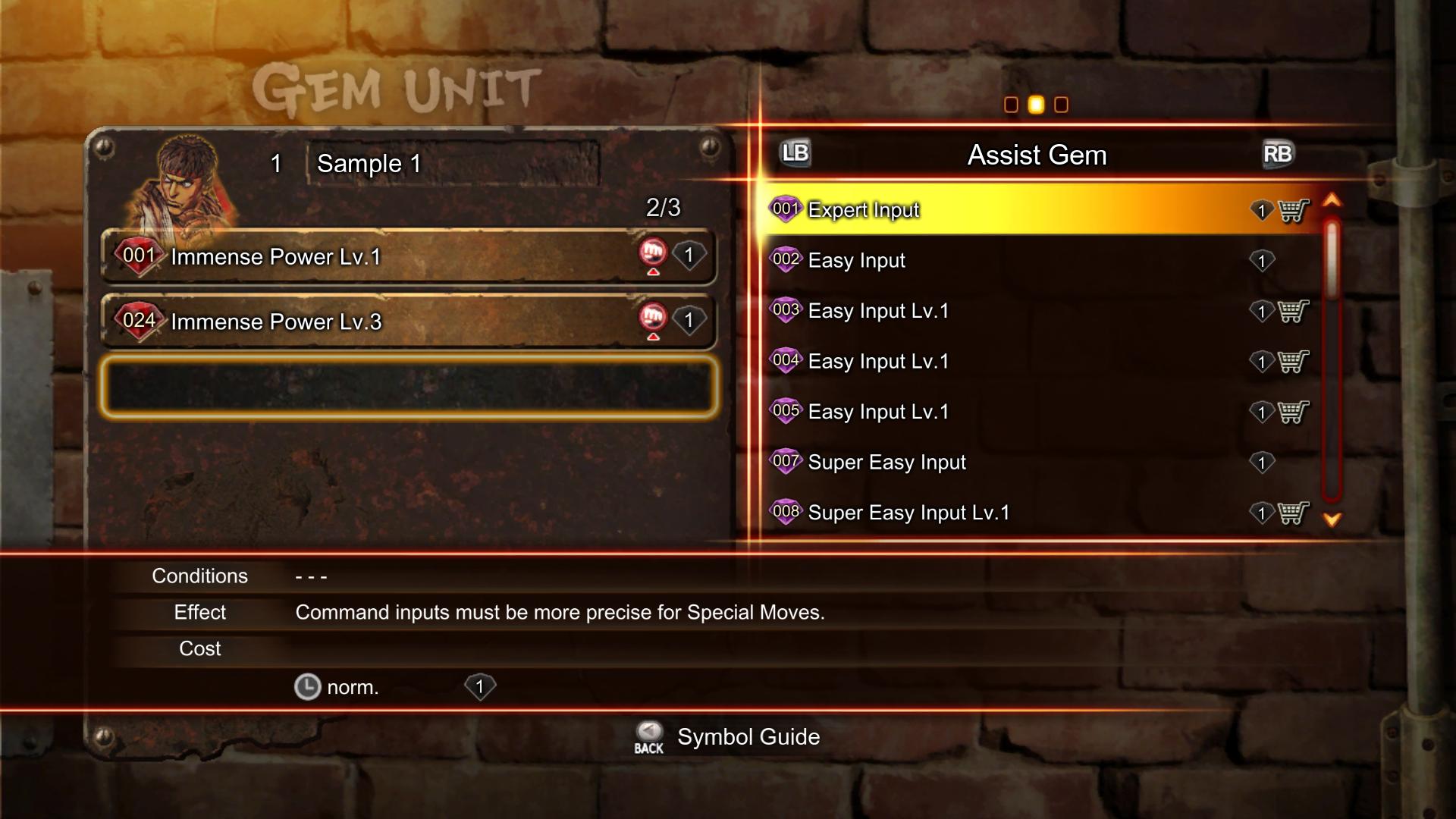Switch to the Assist Gem tab
This screenshot has height=819, width=1456.
tap(1036, 155)
